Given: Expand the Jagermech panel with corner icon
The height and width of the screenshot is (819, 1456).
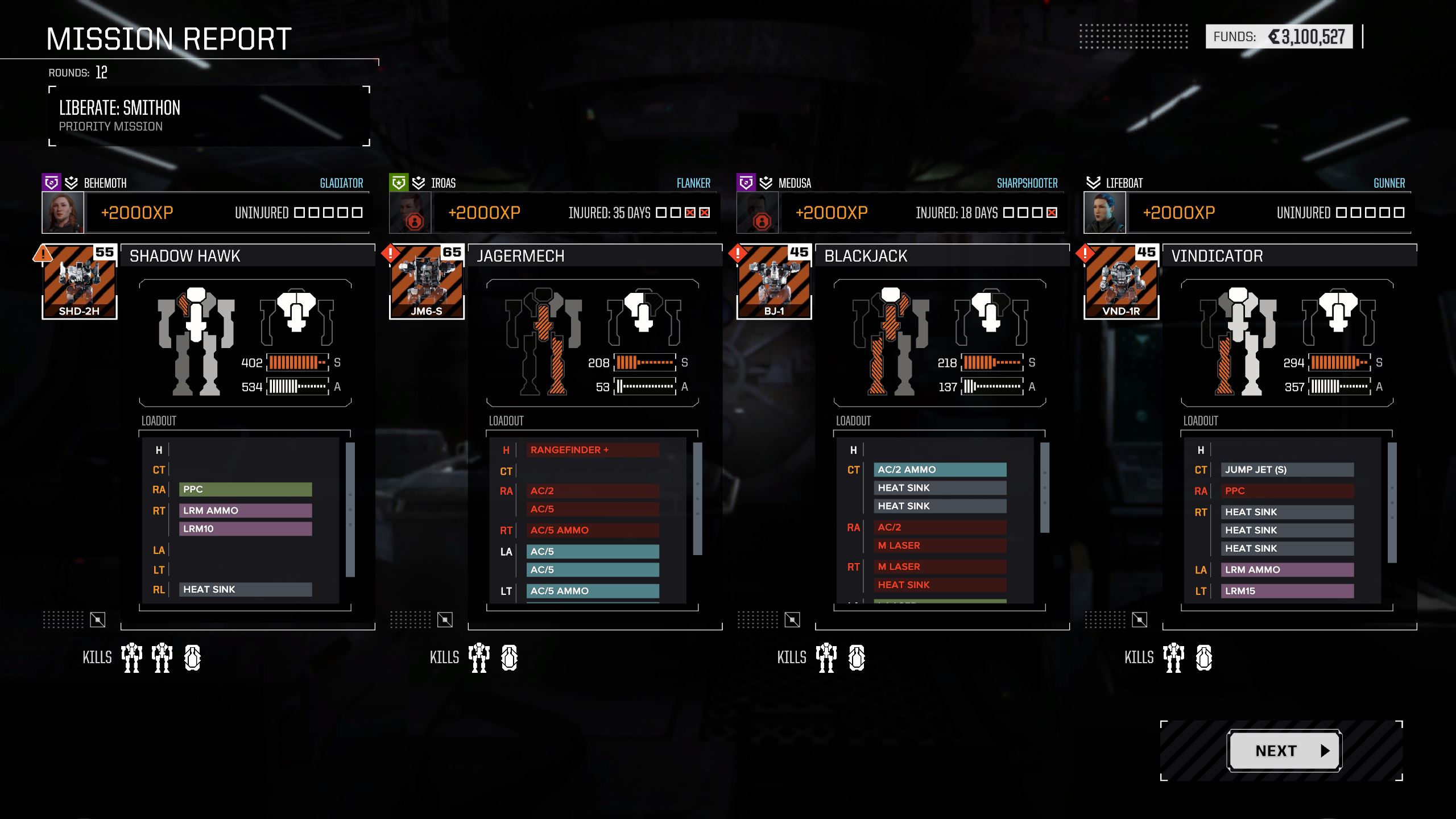Looking at the screenshot, I should point(445,620).
